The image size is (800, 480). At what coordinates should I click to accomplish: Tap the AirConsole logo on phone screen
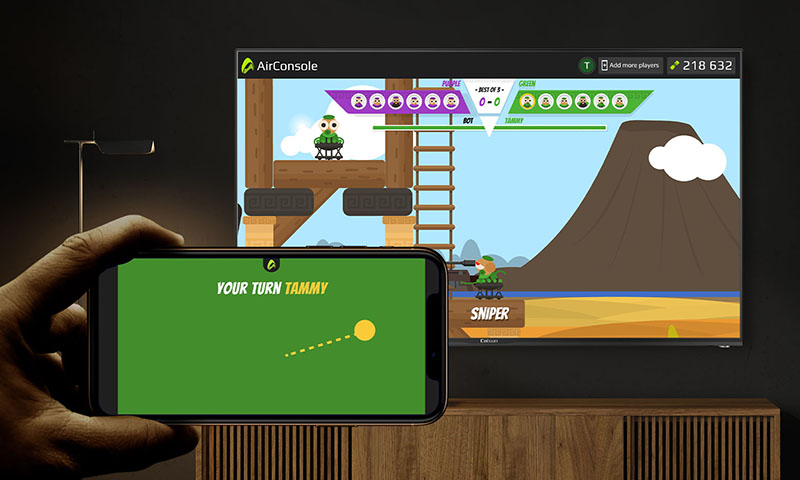270,264
